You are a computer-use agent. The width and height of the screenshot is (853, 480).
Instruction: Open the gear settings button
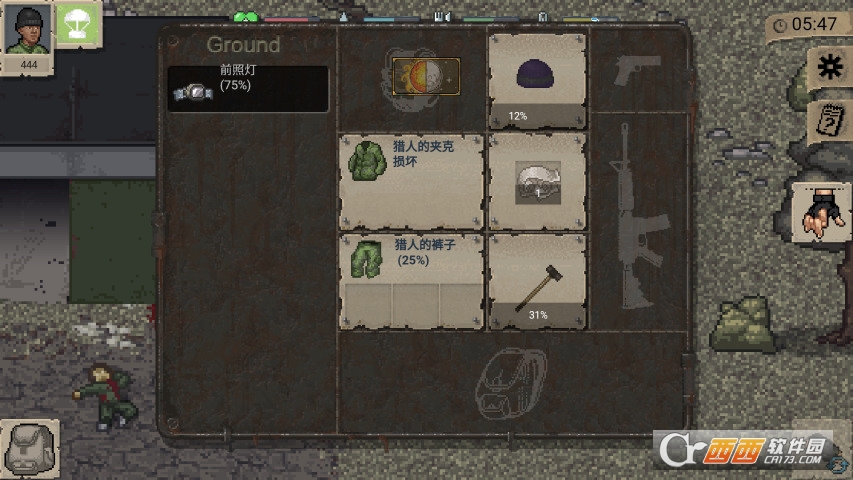[829, 67]
